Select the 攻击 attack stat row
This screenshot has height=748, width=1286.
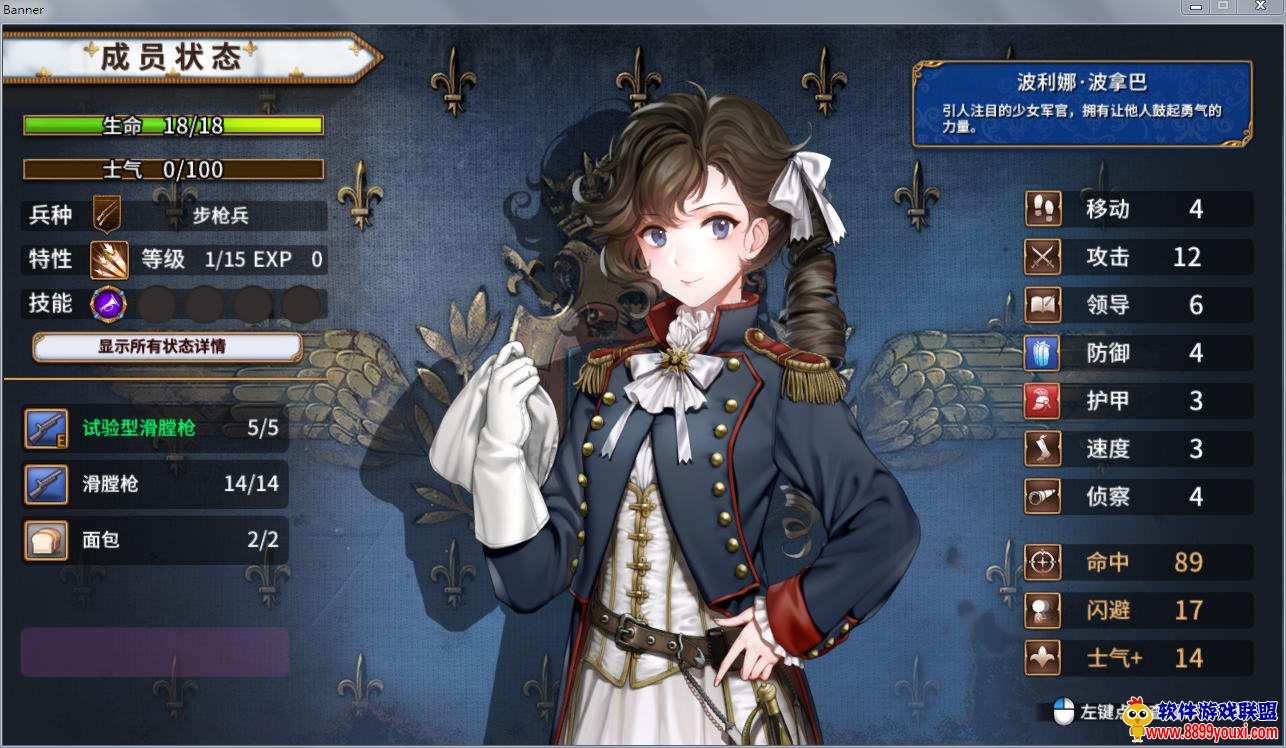[1138, 257]
